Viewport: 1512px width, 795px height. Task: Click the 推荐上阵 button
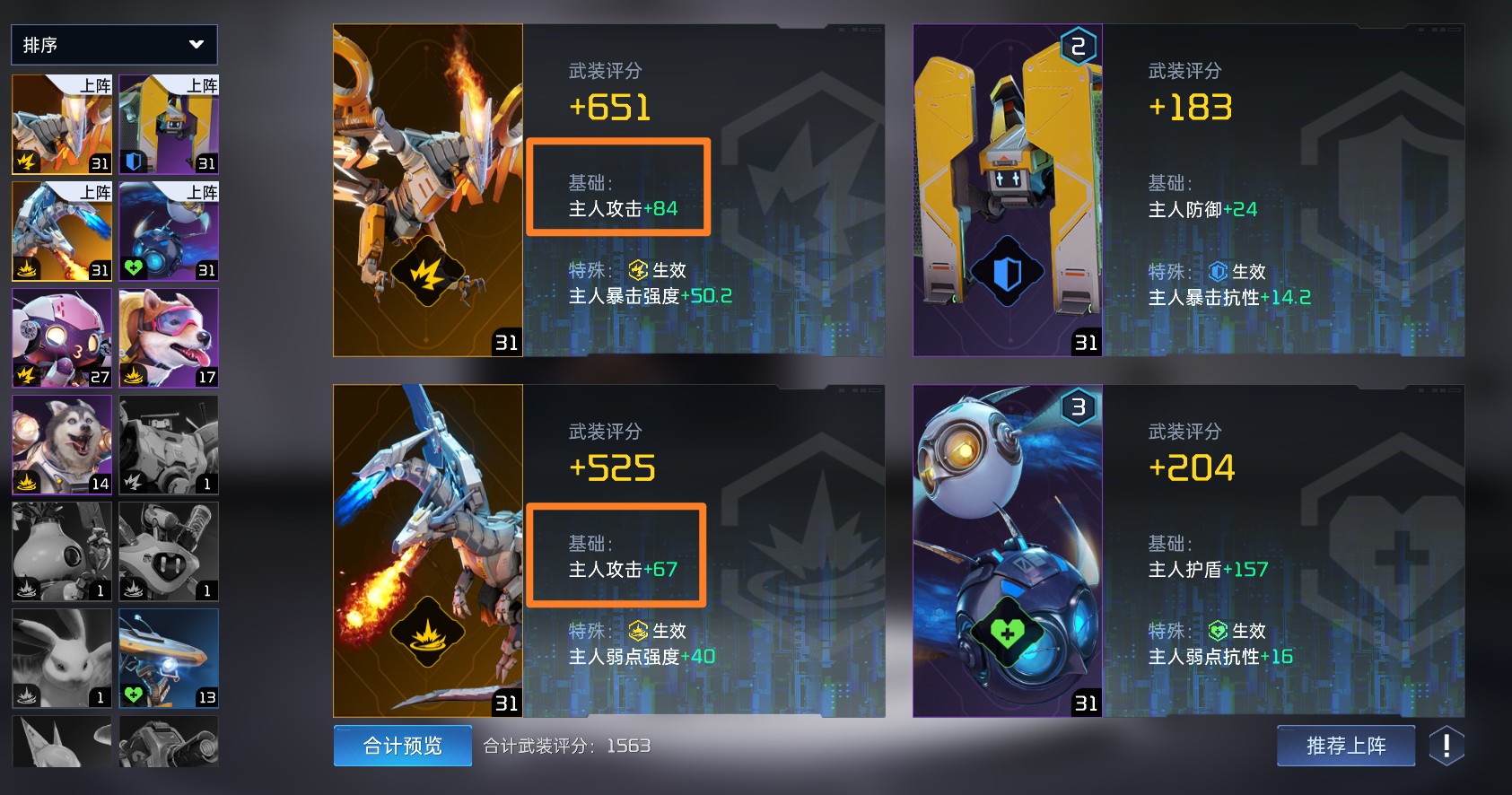pyautogui.click(x=1345, y=745)
